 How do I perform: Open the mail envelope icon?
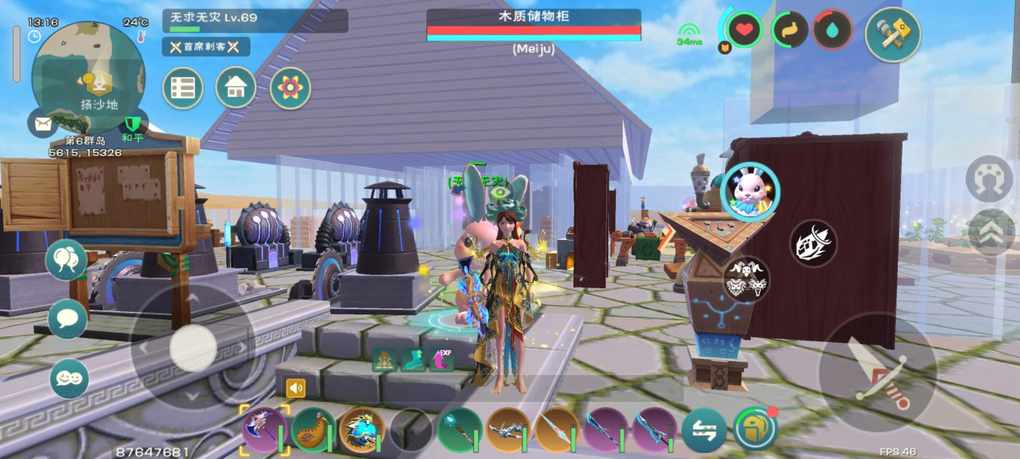click(x=43, y=124)
